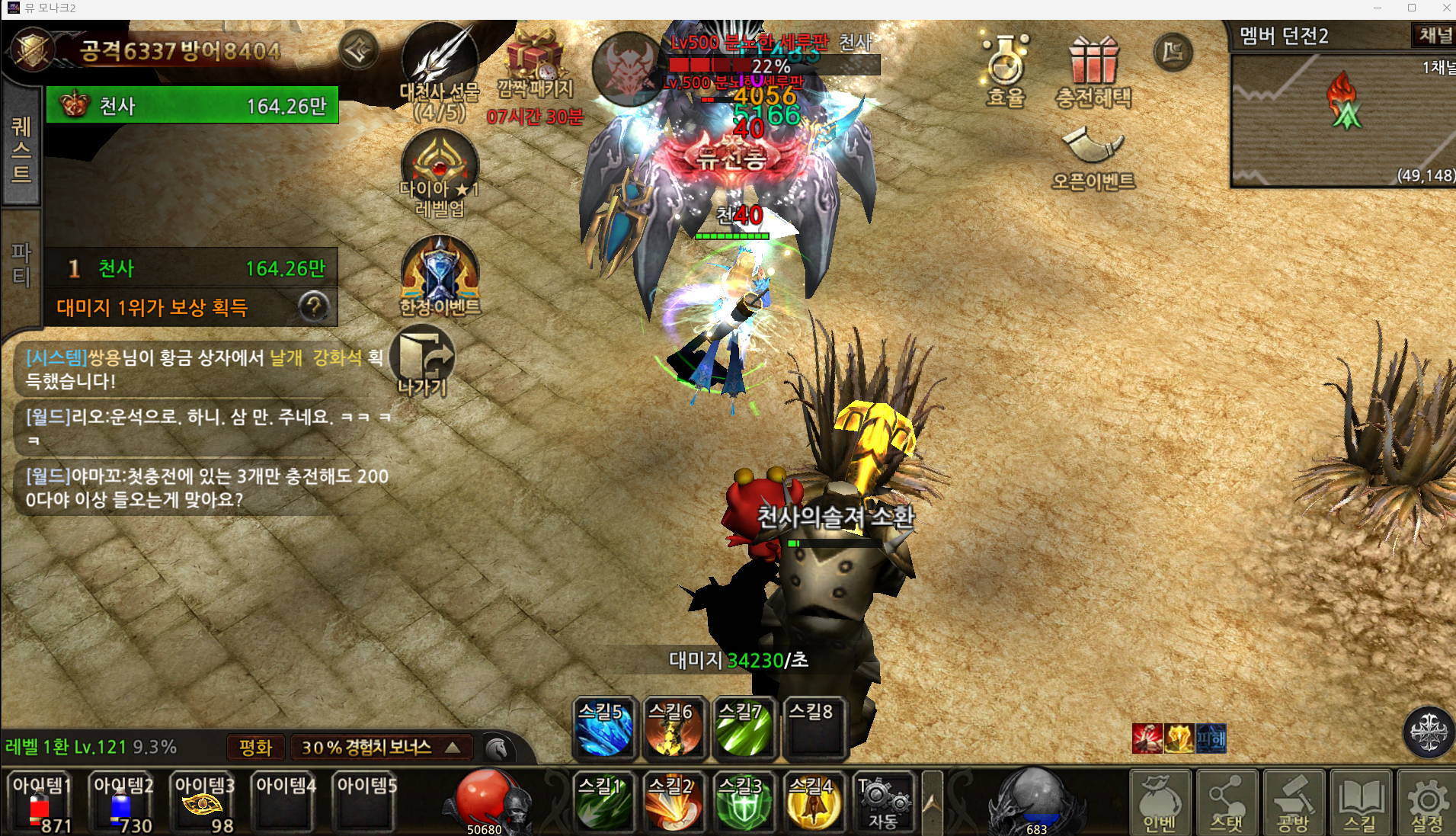1456x836 pixels.
Task: Activate the 스킬1 green slash skill
Action: point(603,802)
